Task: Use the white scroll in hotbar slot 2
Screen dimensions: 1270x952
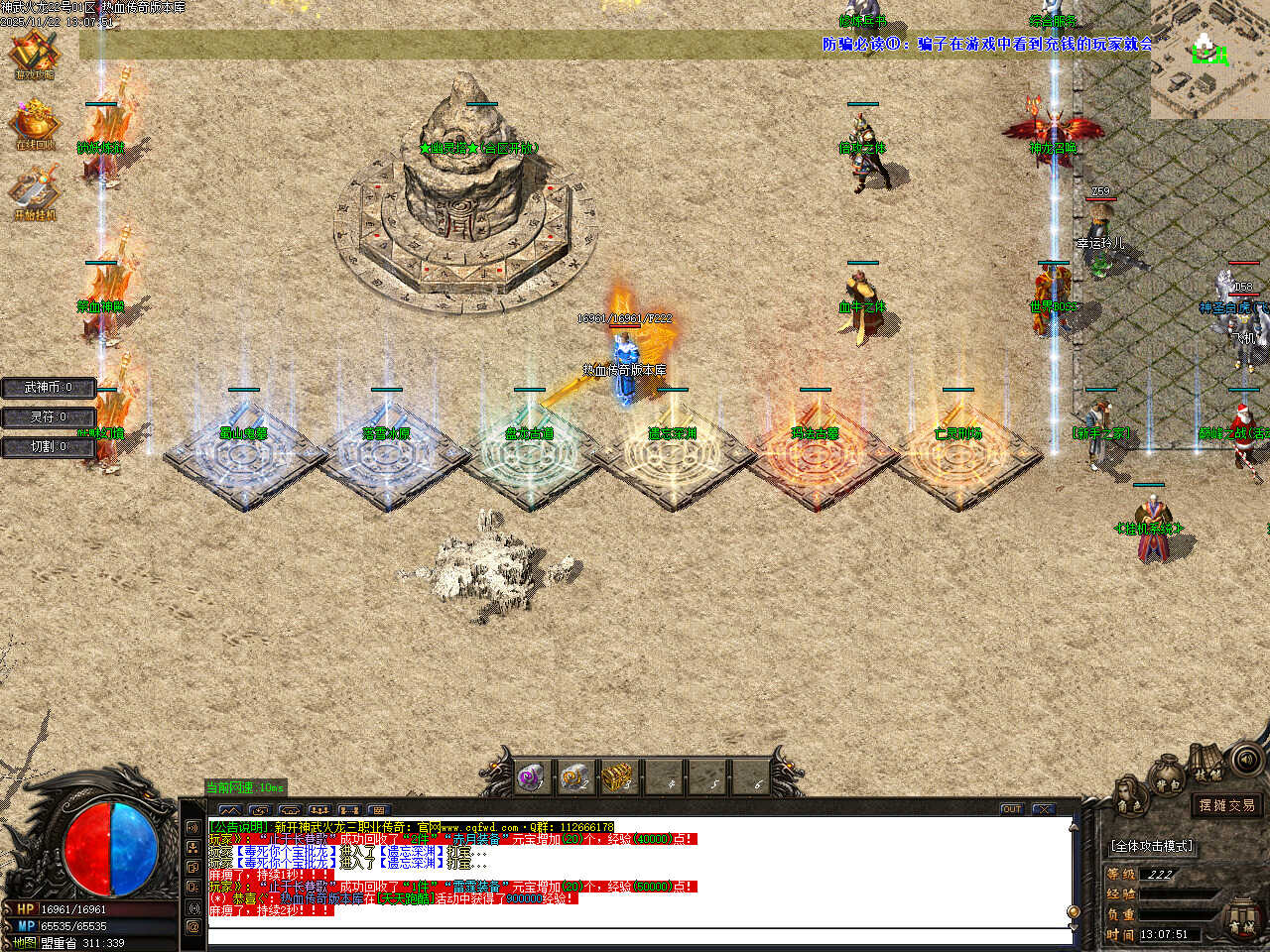Action: [x=575, y=777]
